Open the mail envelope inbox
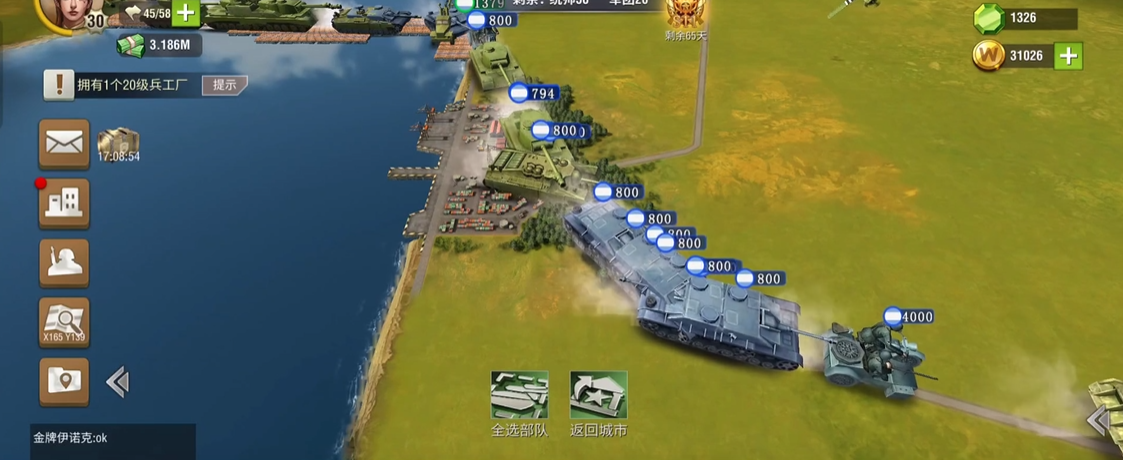This screenshot has width=1123, height=460. [x=64, y=144]
